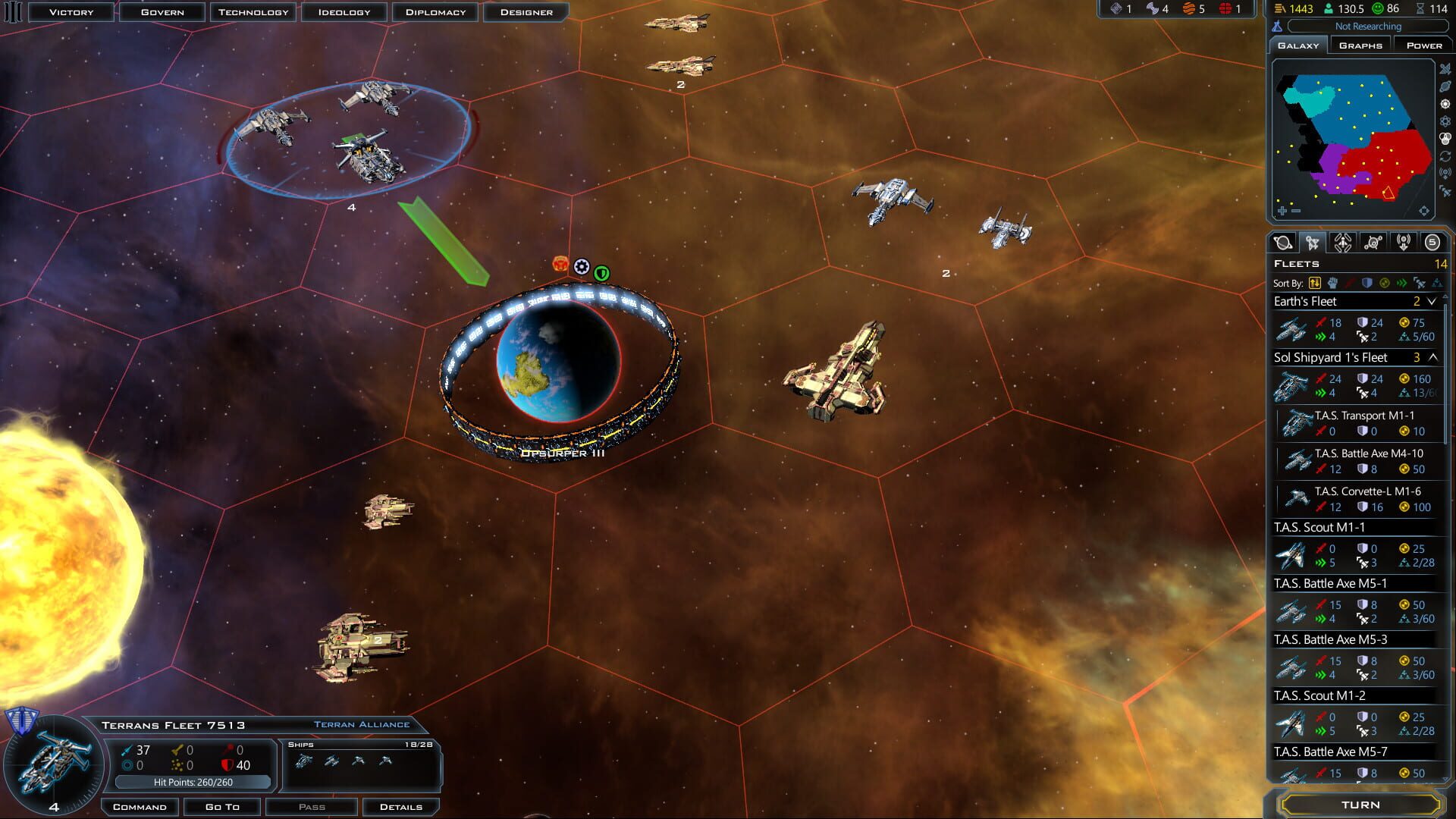Open the fleets tab in the right panel
This screenshot has width=1456, height=819.
pos(1314,244)
